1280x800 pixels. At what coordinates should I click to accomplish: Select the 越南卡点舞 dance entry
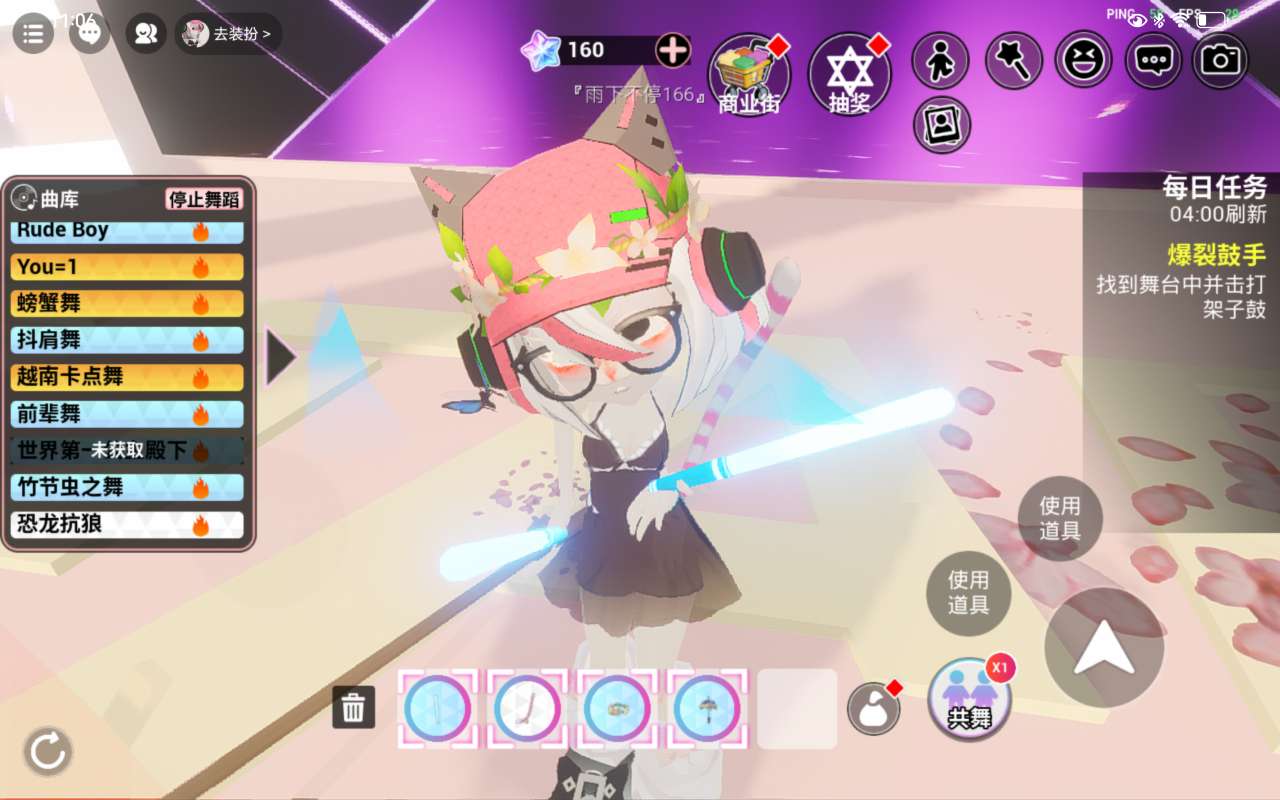click(128, 377)
